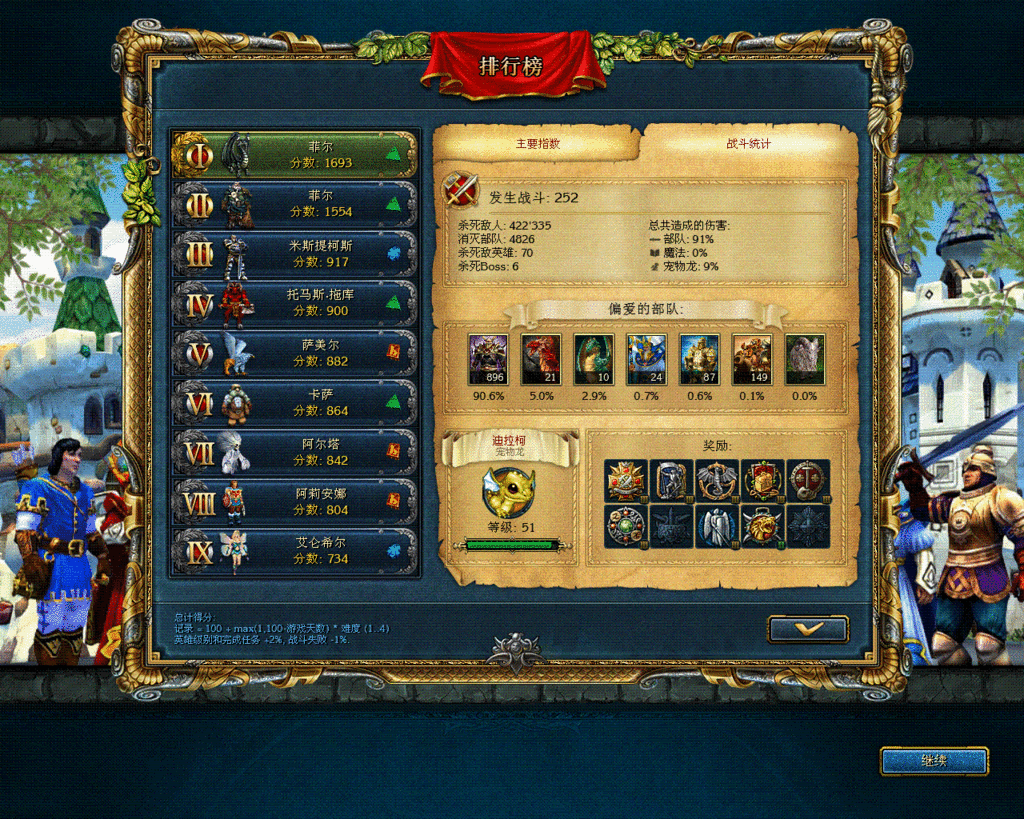1024x819 pixels.
Task: Select second-place 菲尔 row, score 1554
Action: (296, 204)
